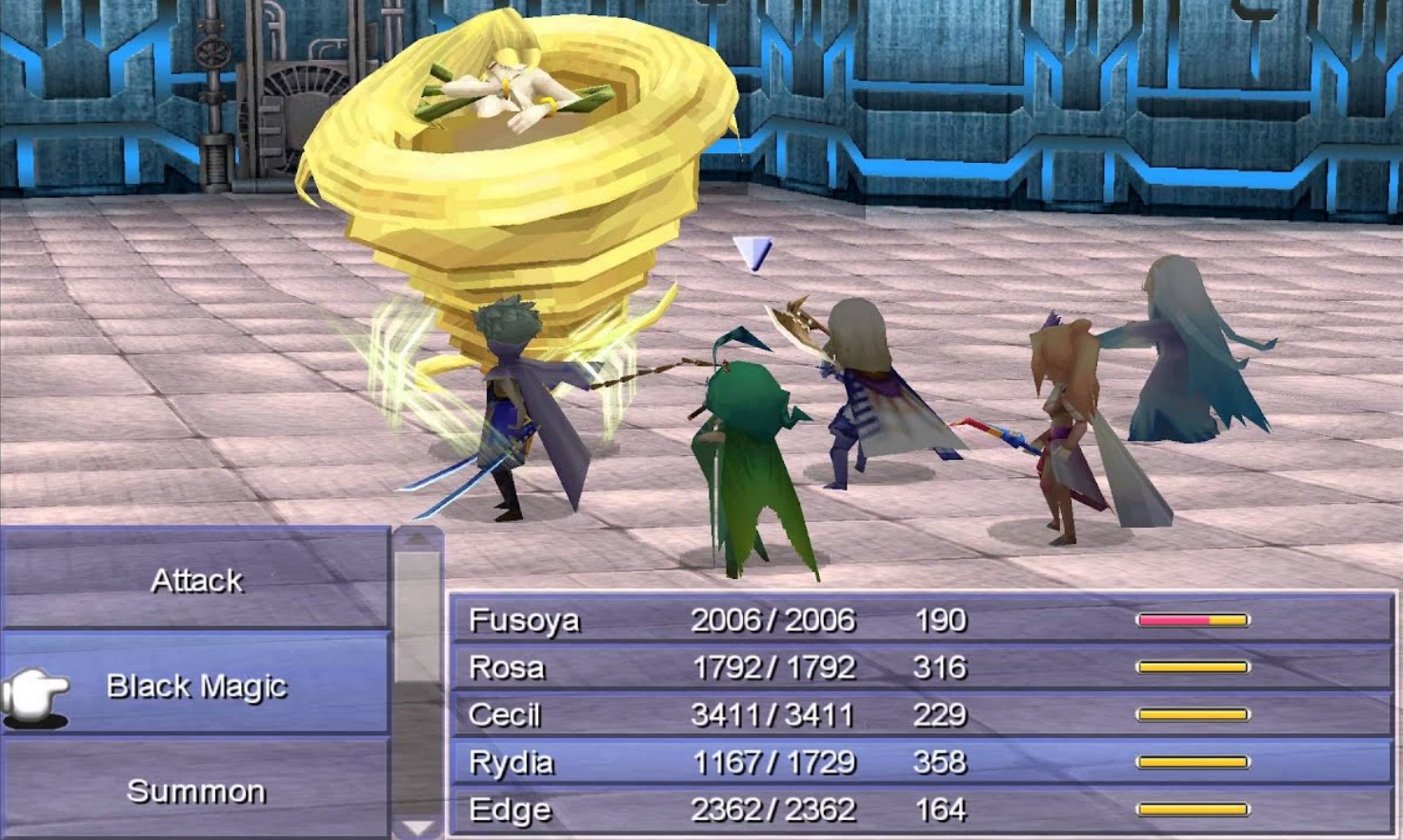
Task: Open the Summon command
Action: coord(197,790)
